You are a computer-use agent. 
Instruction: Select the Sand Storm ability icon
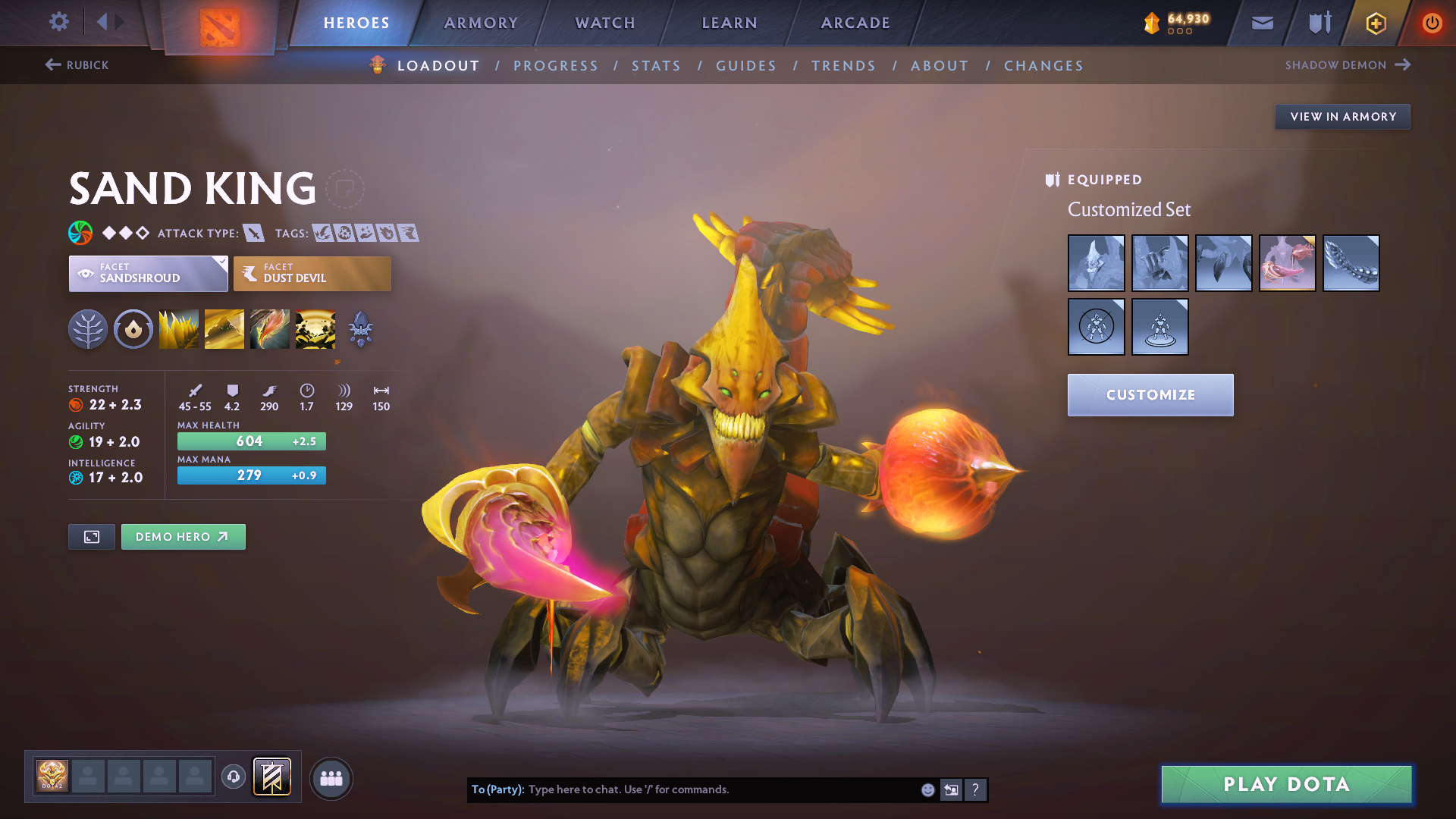coord(224,329)
